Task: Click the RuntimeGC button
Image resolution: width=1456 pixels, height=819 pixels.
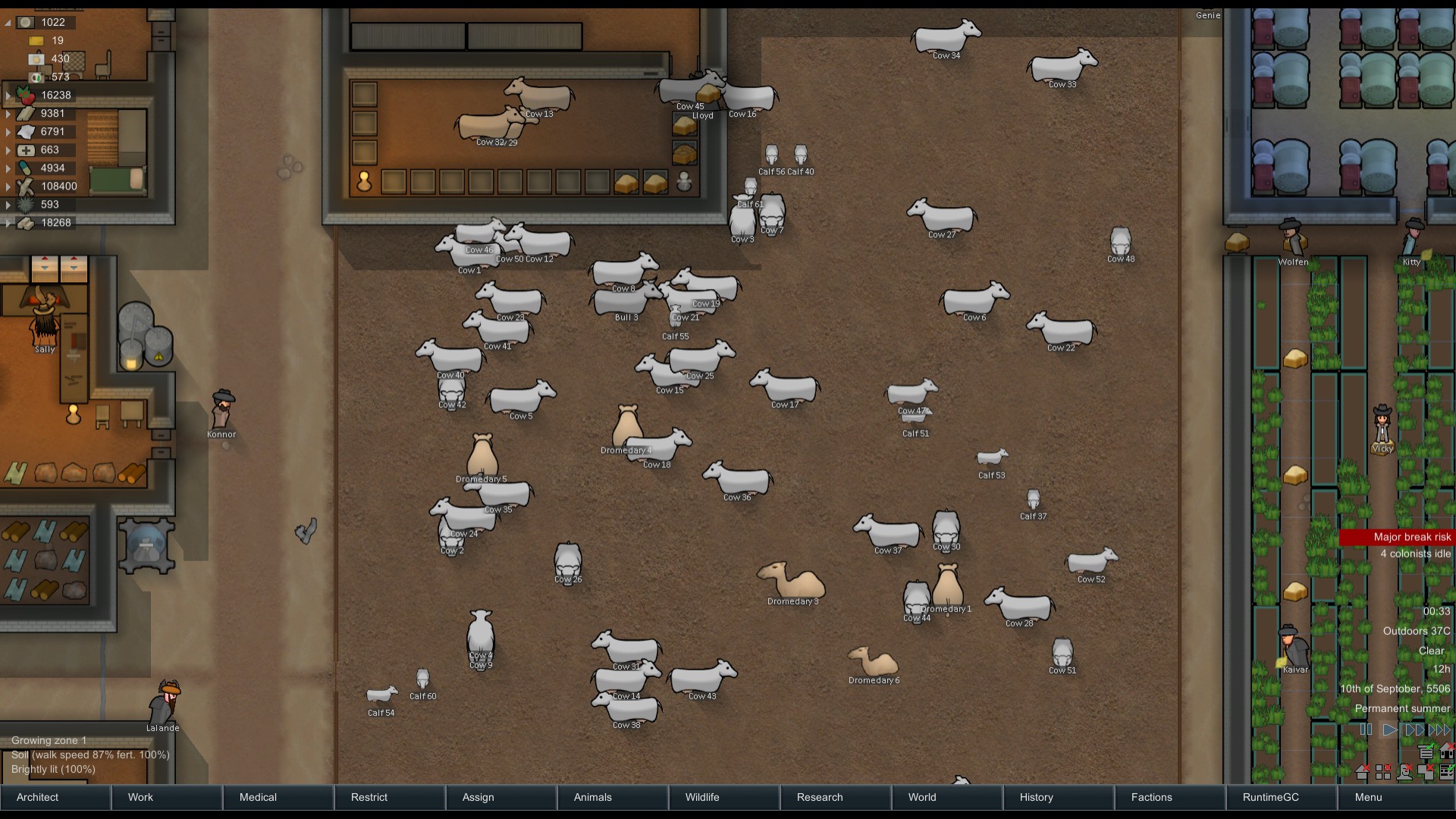Action: tap(1282, 797)
